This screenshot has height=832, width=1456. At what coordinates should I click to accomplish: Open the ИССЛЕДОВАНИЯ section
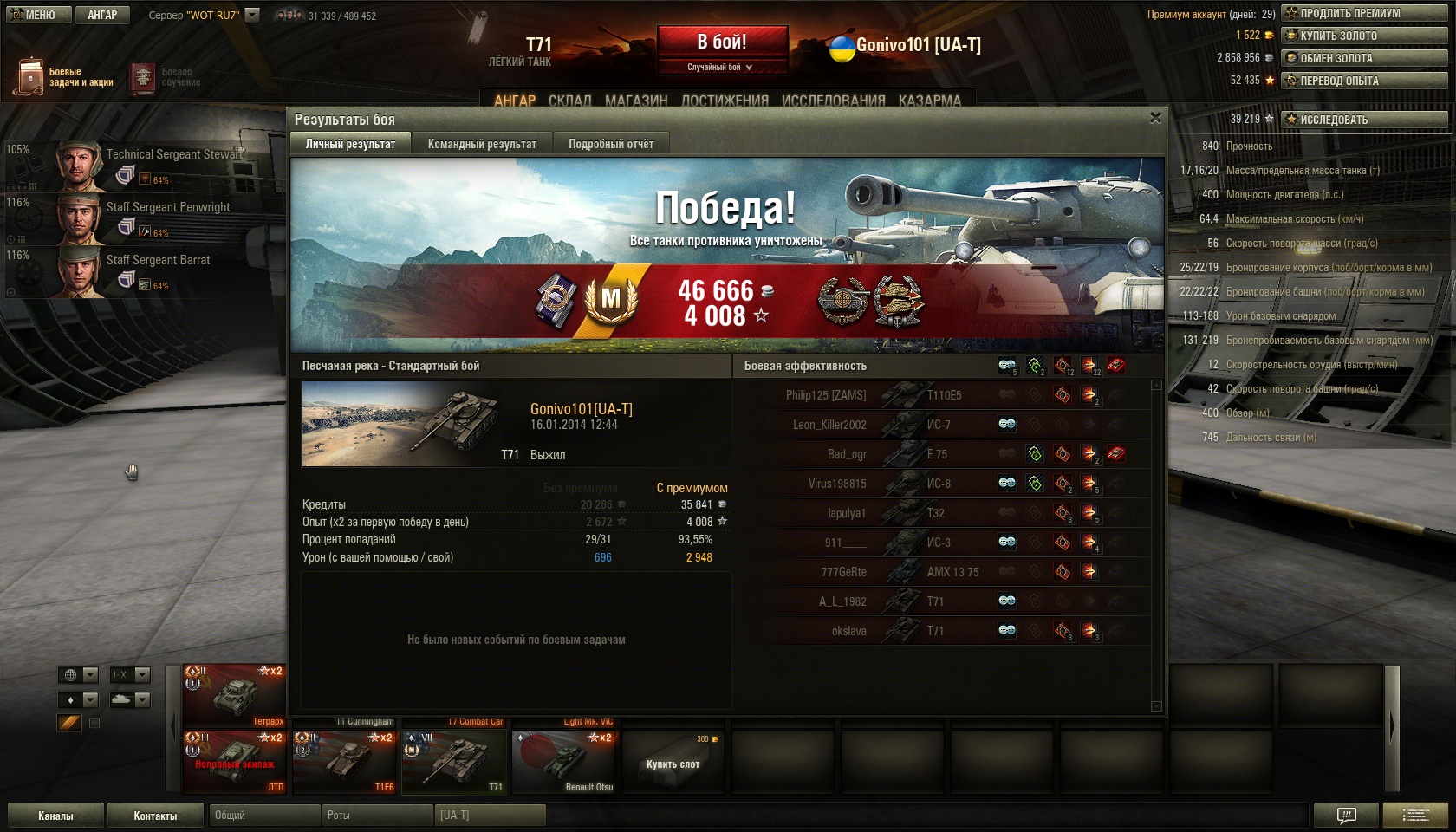833,101
